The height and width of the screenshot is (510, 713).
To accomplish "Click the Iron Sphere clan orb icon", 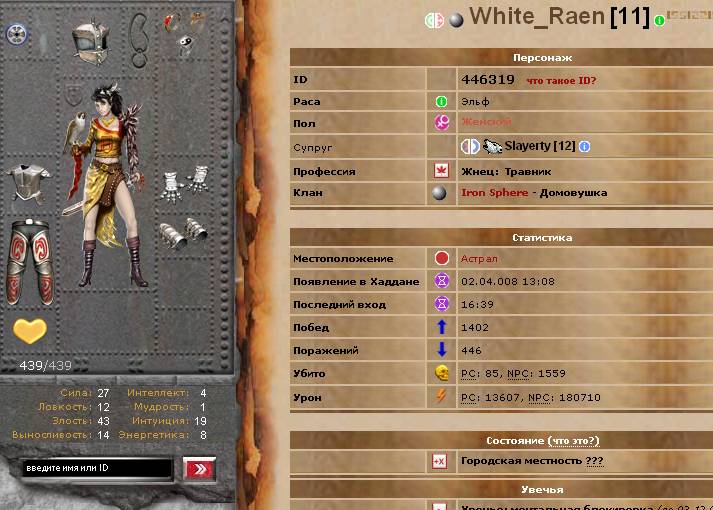I will click(x=441, y=193).
